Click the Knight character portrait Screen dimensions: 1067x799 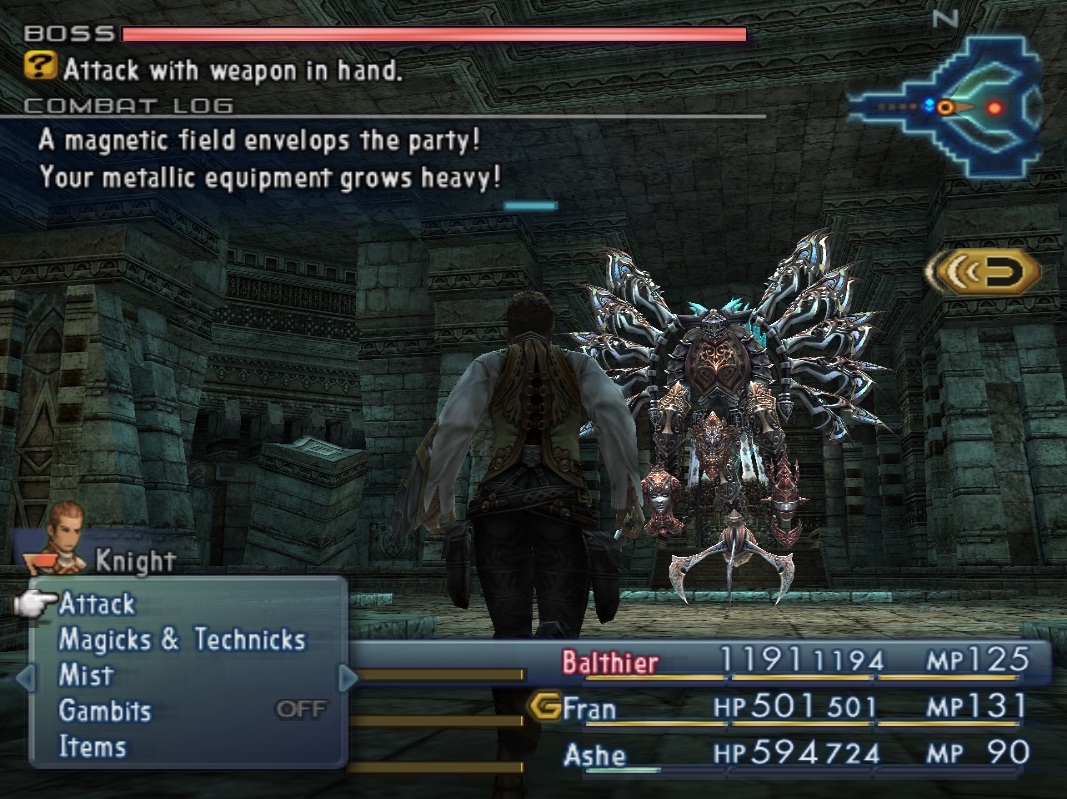coord(65,528)
